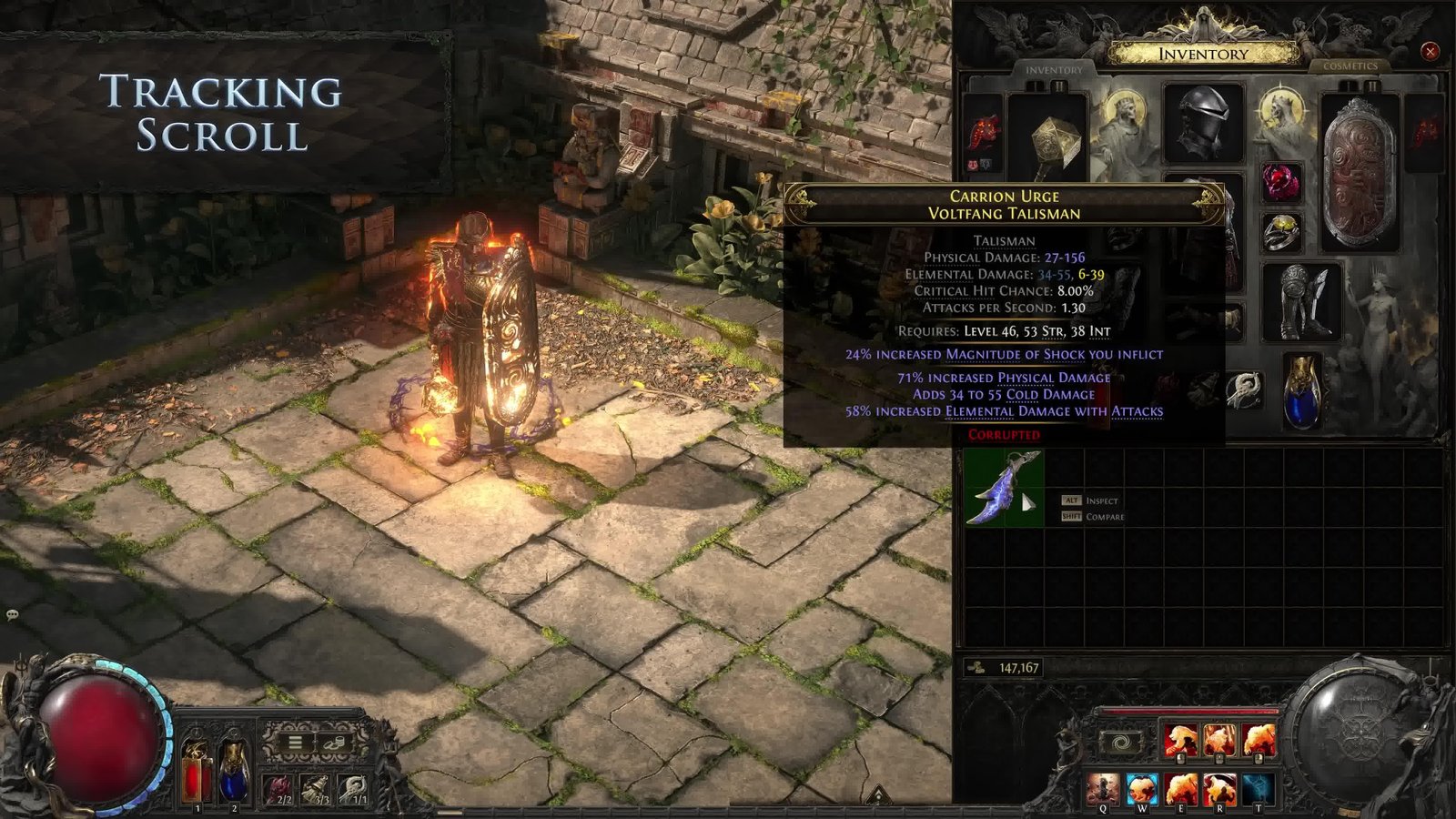Close the Inventory panel
This screenshot has height=819, width=1456.
point(1430,52)
